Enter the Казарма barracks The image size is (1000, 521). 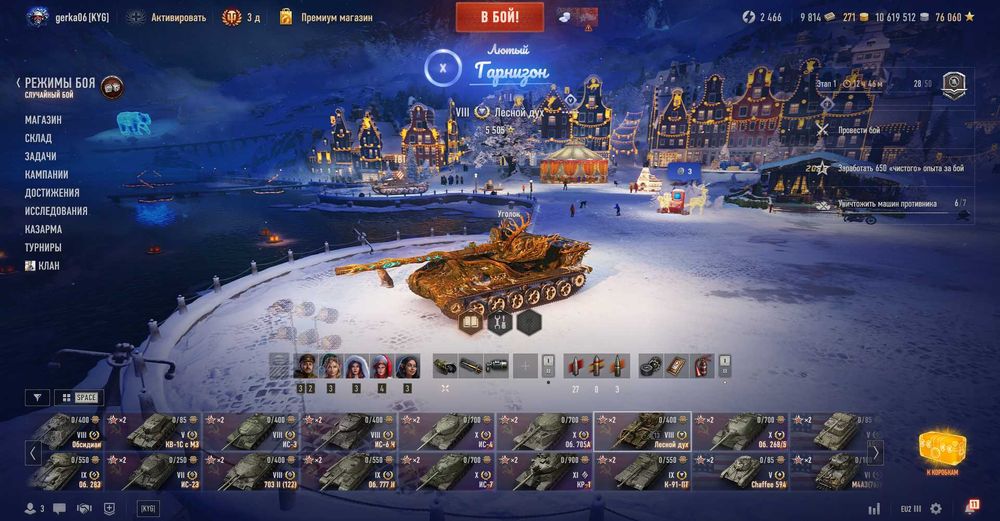pyautogui.click(x=42, y=229)
